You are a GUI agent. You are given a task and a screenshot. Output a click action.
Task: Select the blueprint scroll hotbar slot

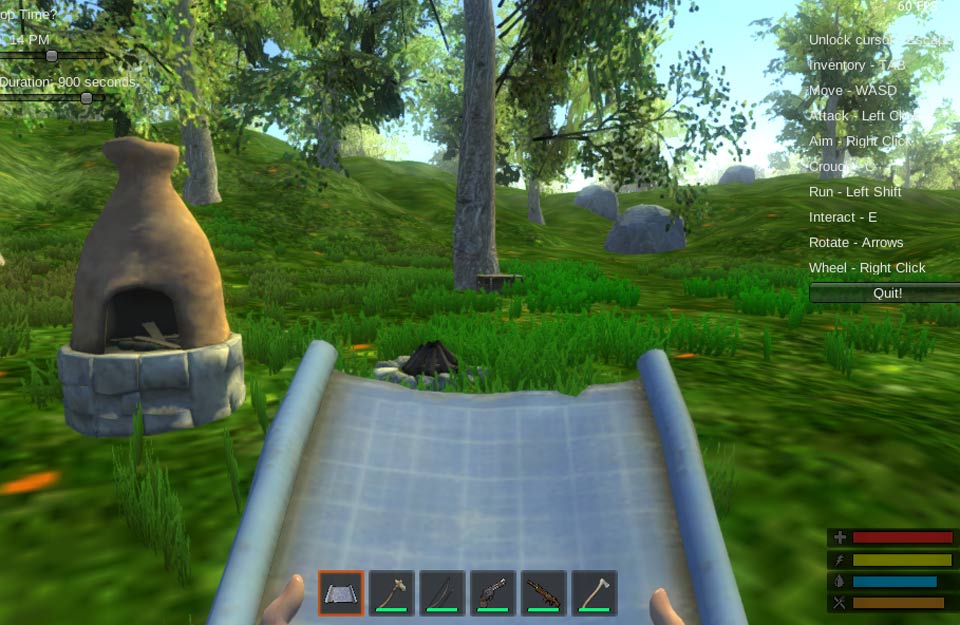[x=341, y=593]
